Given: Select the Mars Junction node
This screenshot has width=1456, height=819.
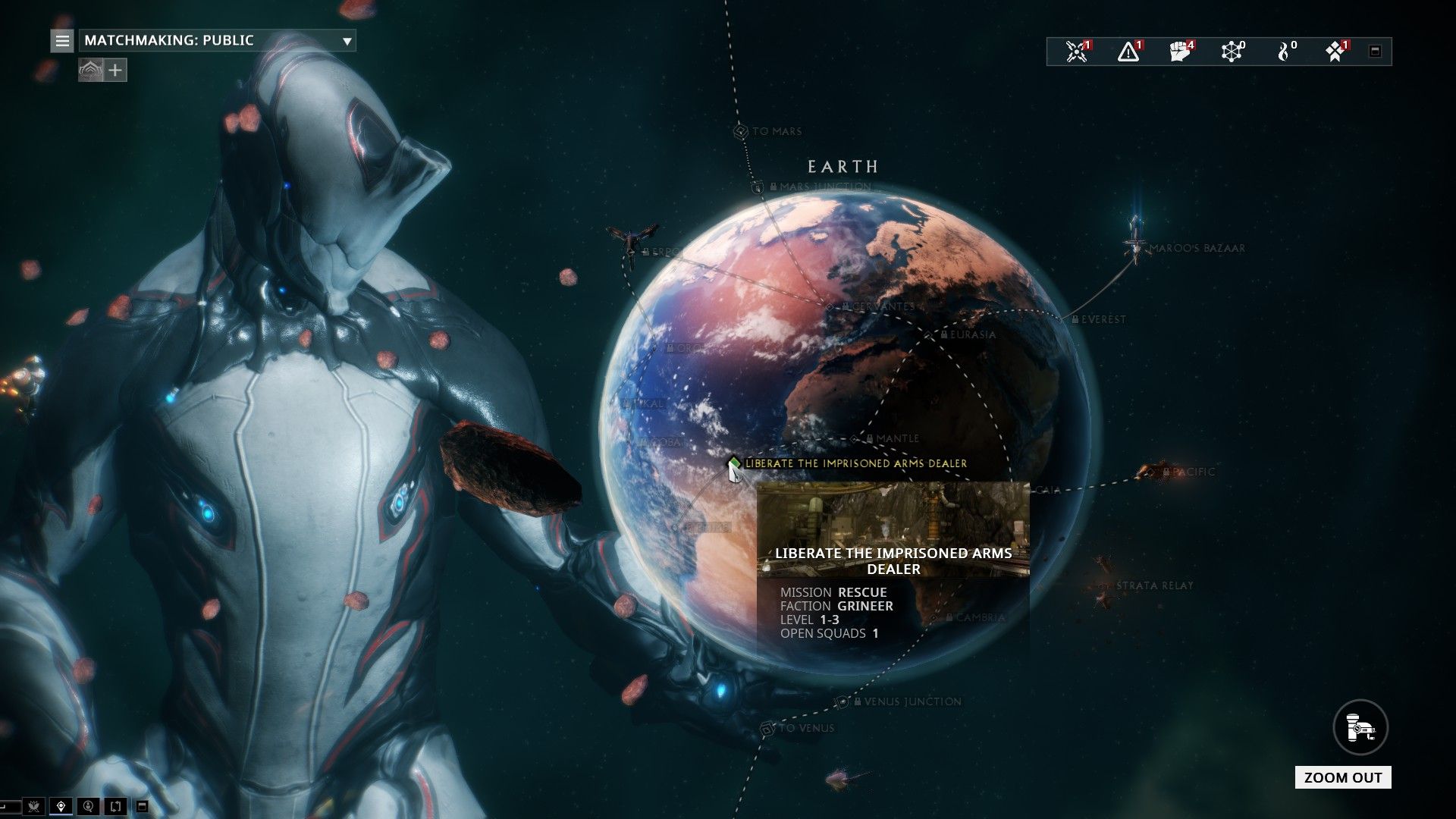Looking at the screenshot, I should click(x=758, y=184).
